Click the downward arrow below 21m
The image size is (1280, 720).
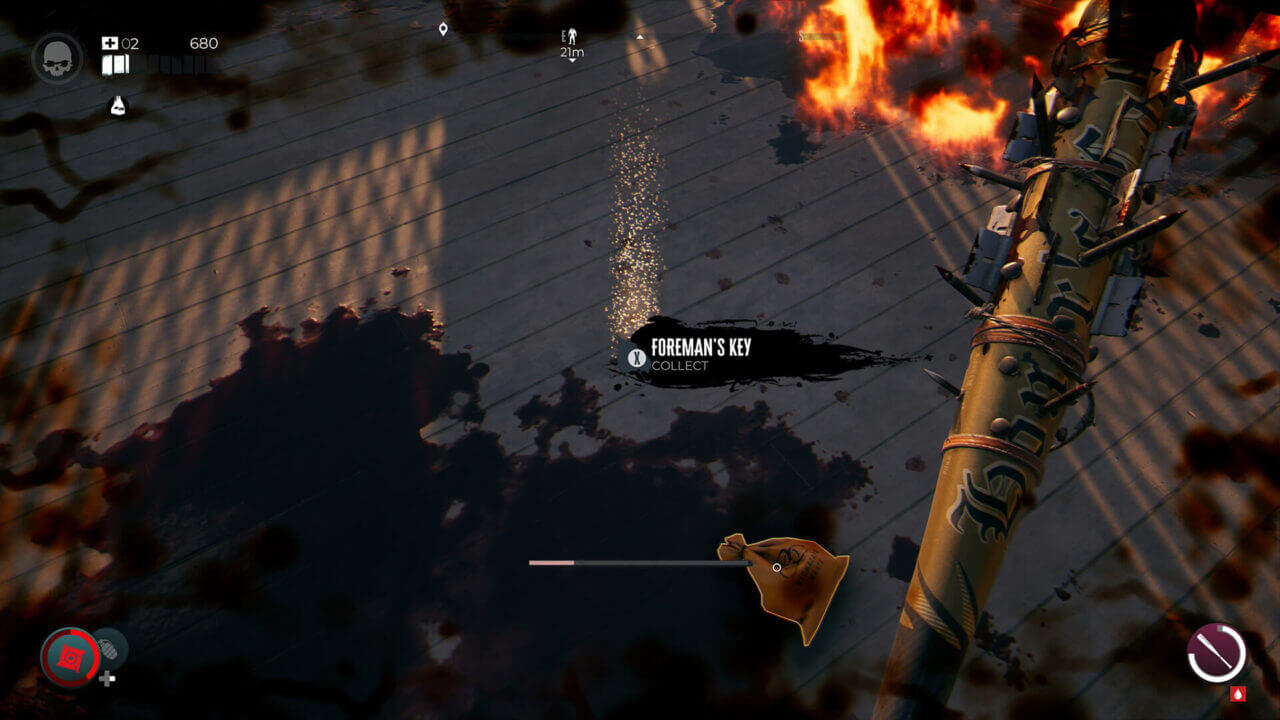[x=572, y=60]
